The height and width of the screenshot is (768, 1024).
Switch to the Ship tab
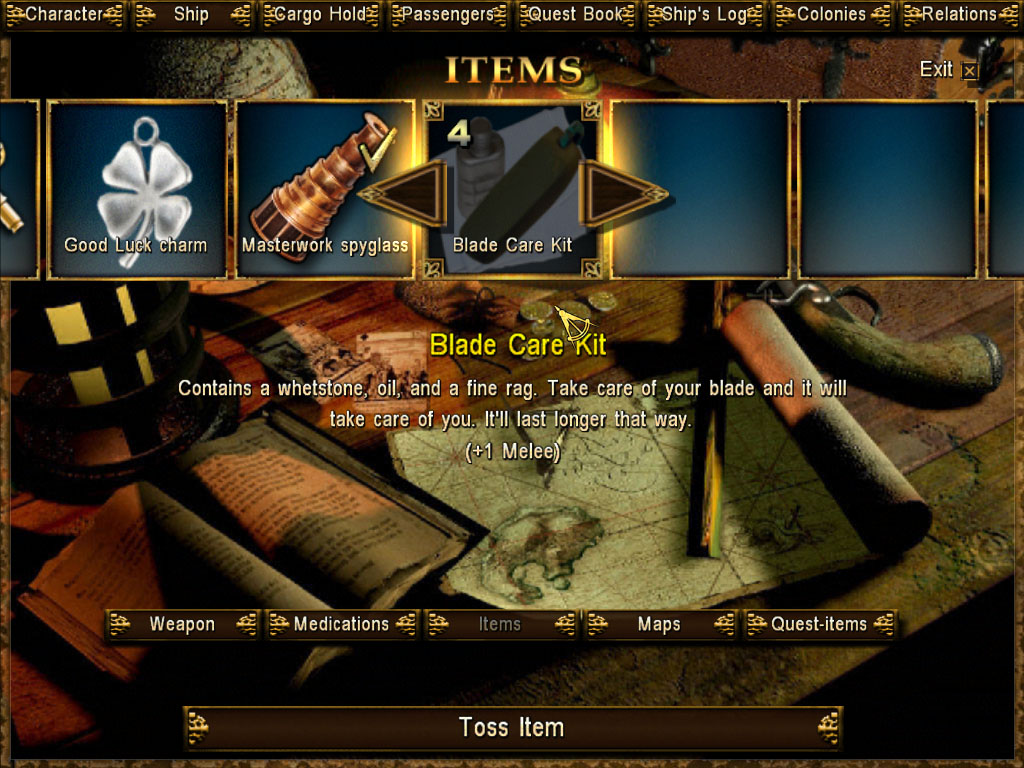click(191, 15)
